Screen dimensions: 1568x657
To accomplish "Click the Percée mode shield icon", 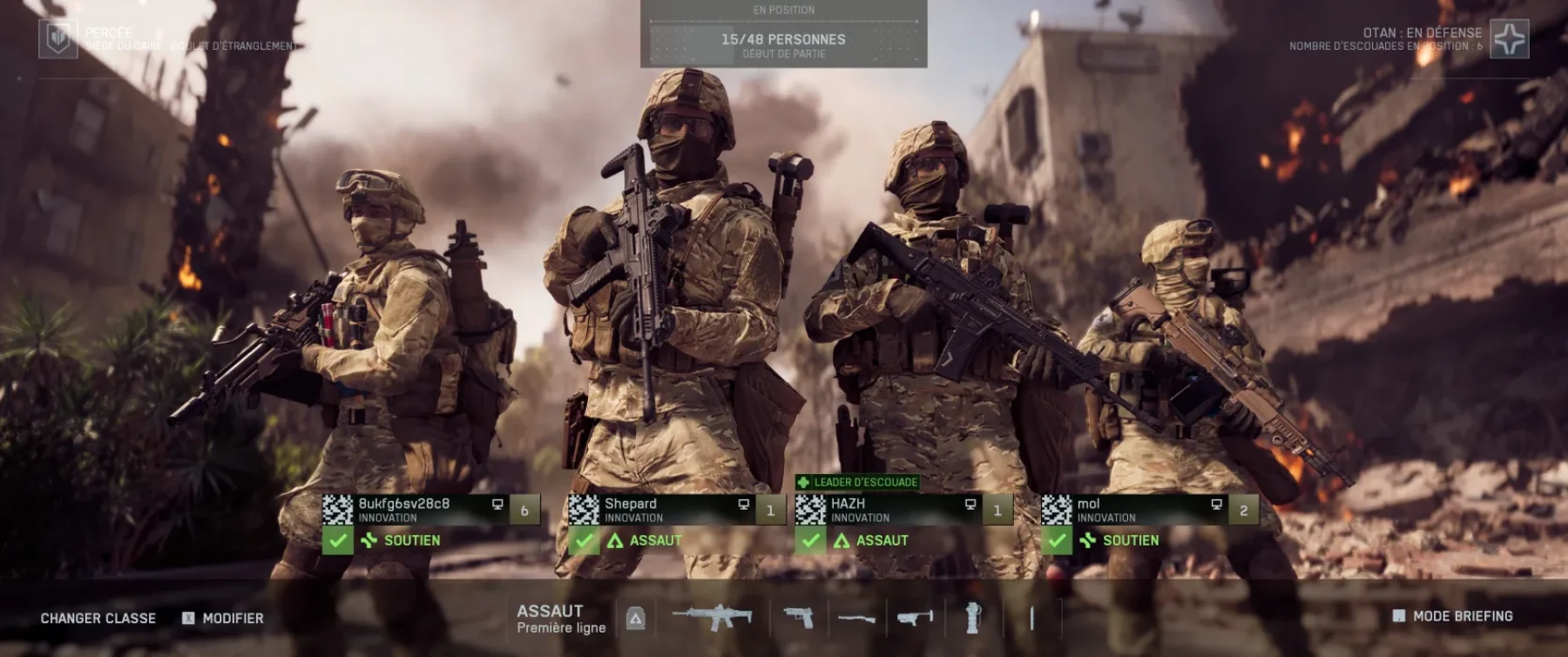I will coord(58,39).
